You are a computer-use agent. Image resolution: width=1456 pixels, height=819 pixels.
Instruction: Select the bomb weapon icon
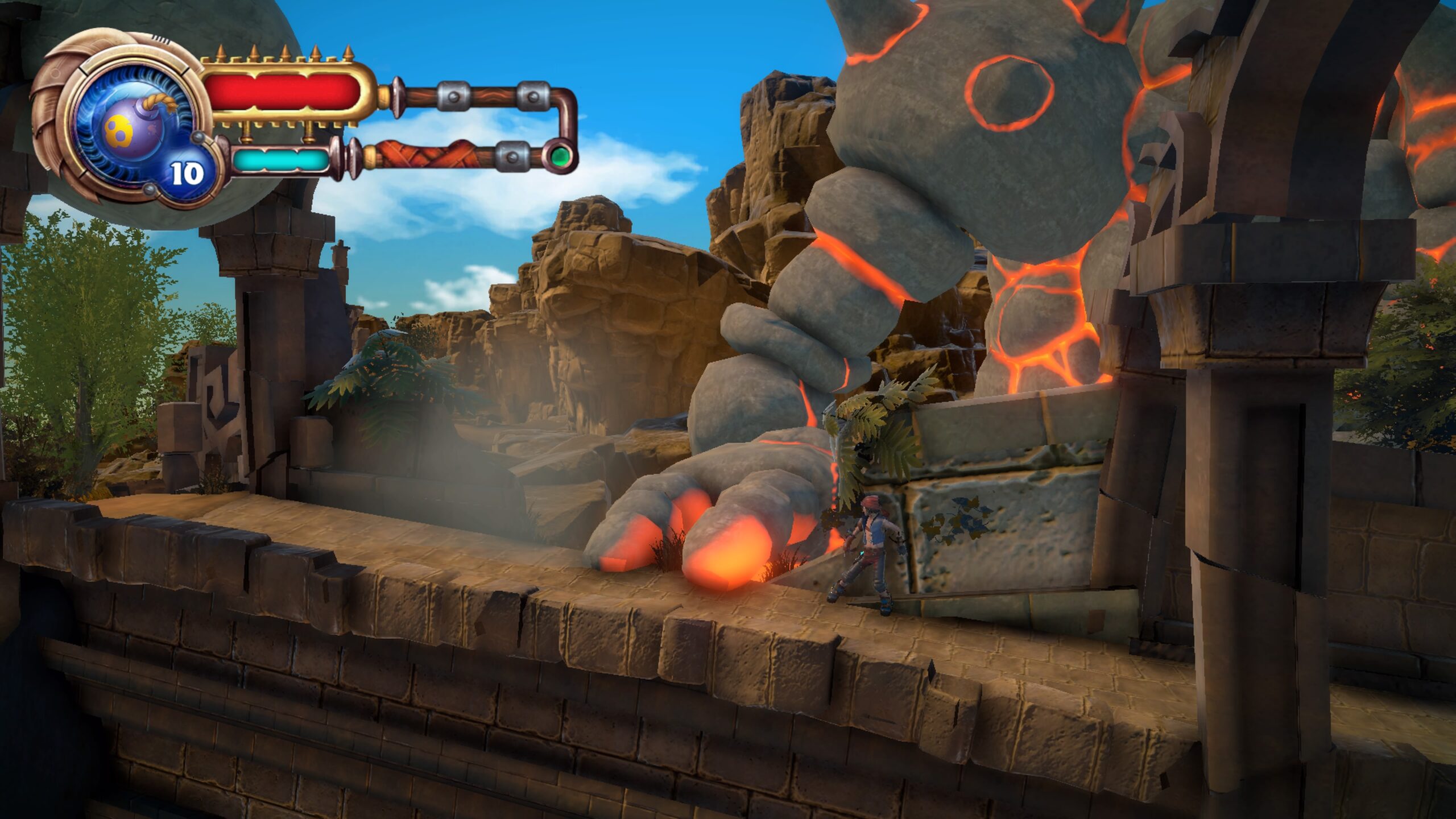coord(132,130)
